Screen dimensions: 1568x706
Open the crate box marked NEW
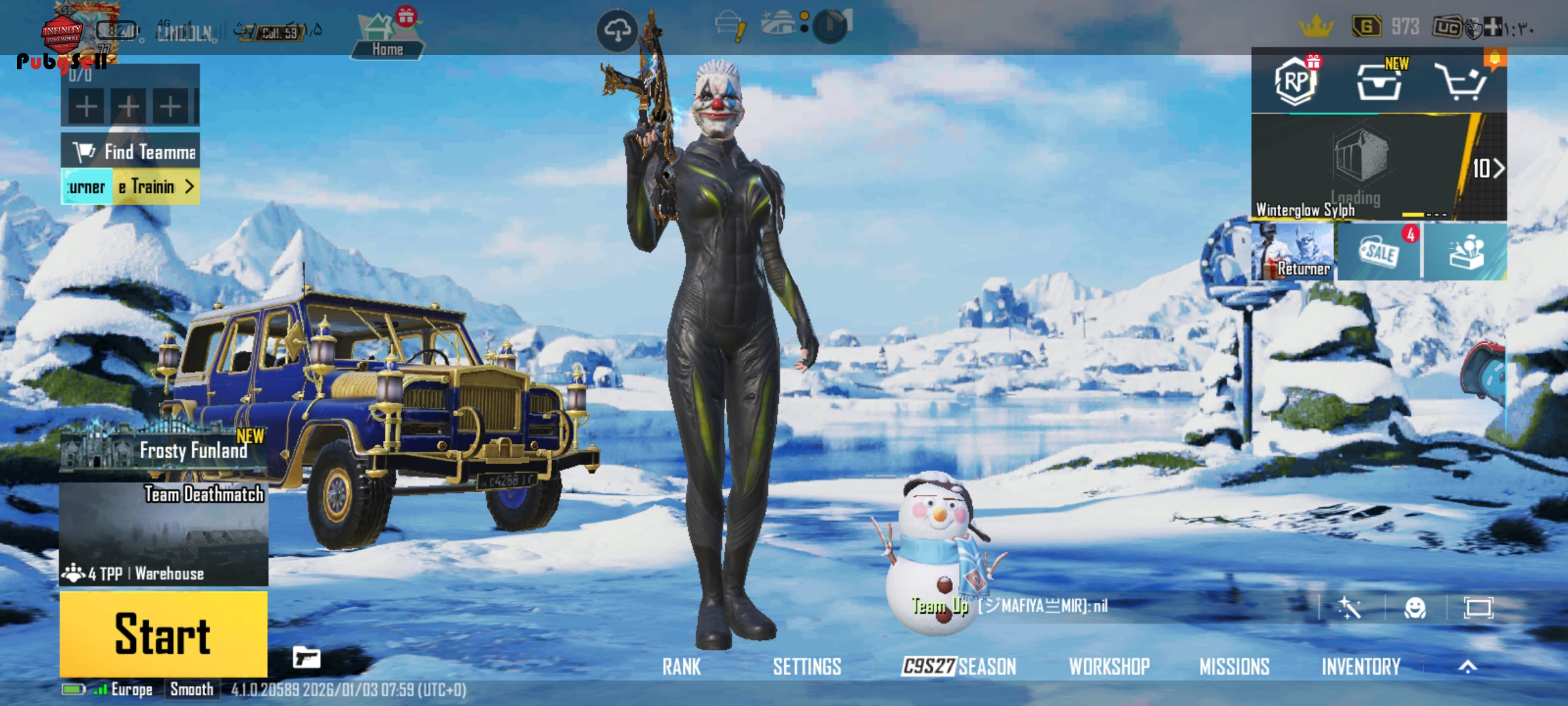pos(1379,83)
